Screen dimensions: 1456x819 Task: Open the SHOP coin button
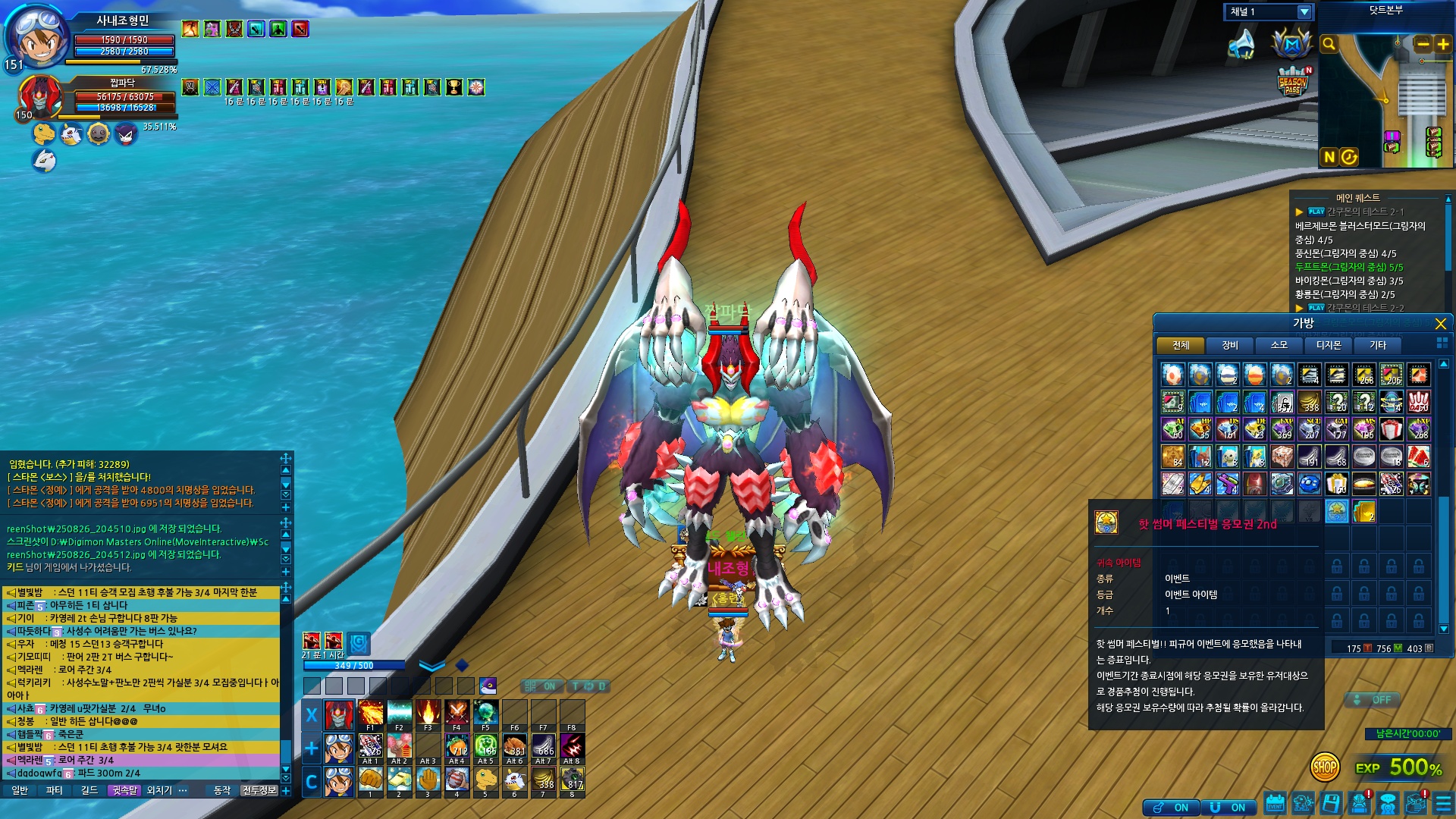tap(1324, 767)
